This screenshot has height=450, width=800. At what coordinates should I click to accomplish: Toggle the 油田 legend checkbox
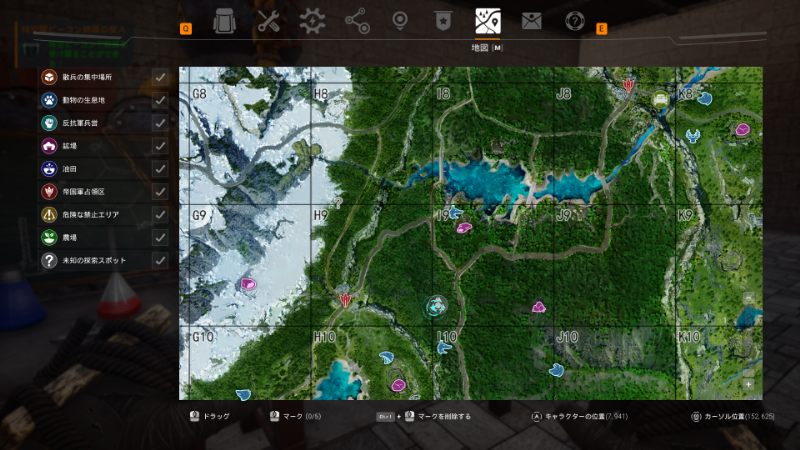coord(160,169)
